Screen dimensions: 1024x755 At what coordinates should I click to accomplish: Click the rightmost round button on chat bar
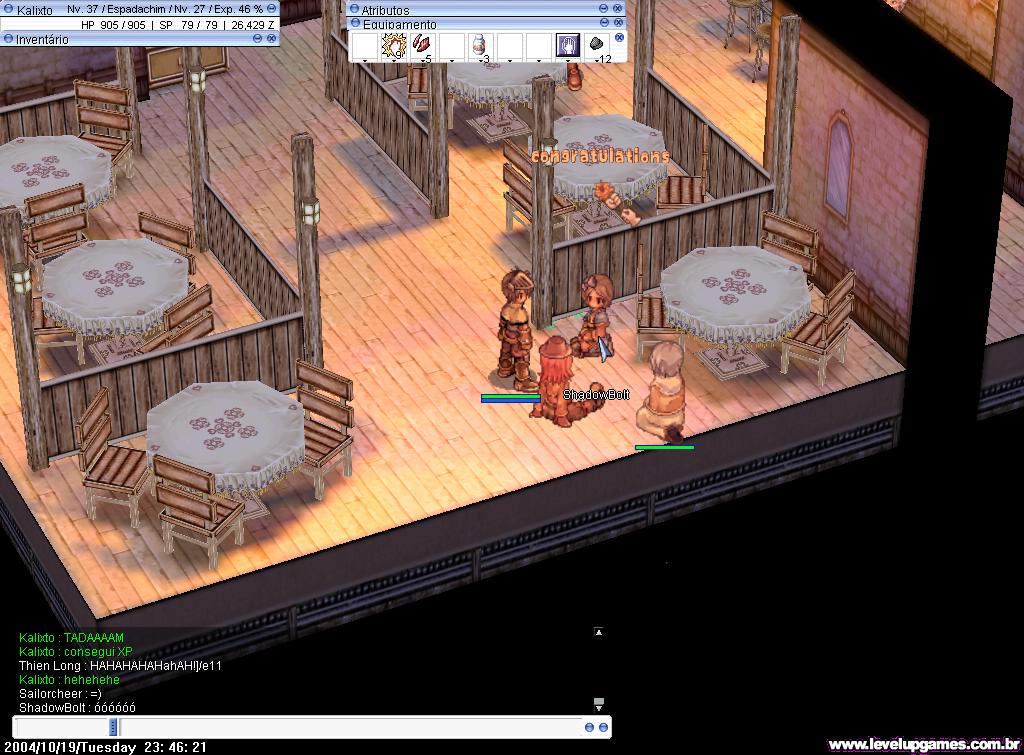pyautogui.click(x=604, y=727)
